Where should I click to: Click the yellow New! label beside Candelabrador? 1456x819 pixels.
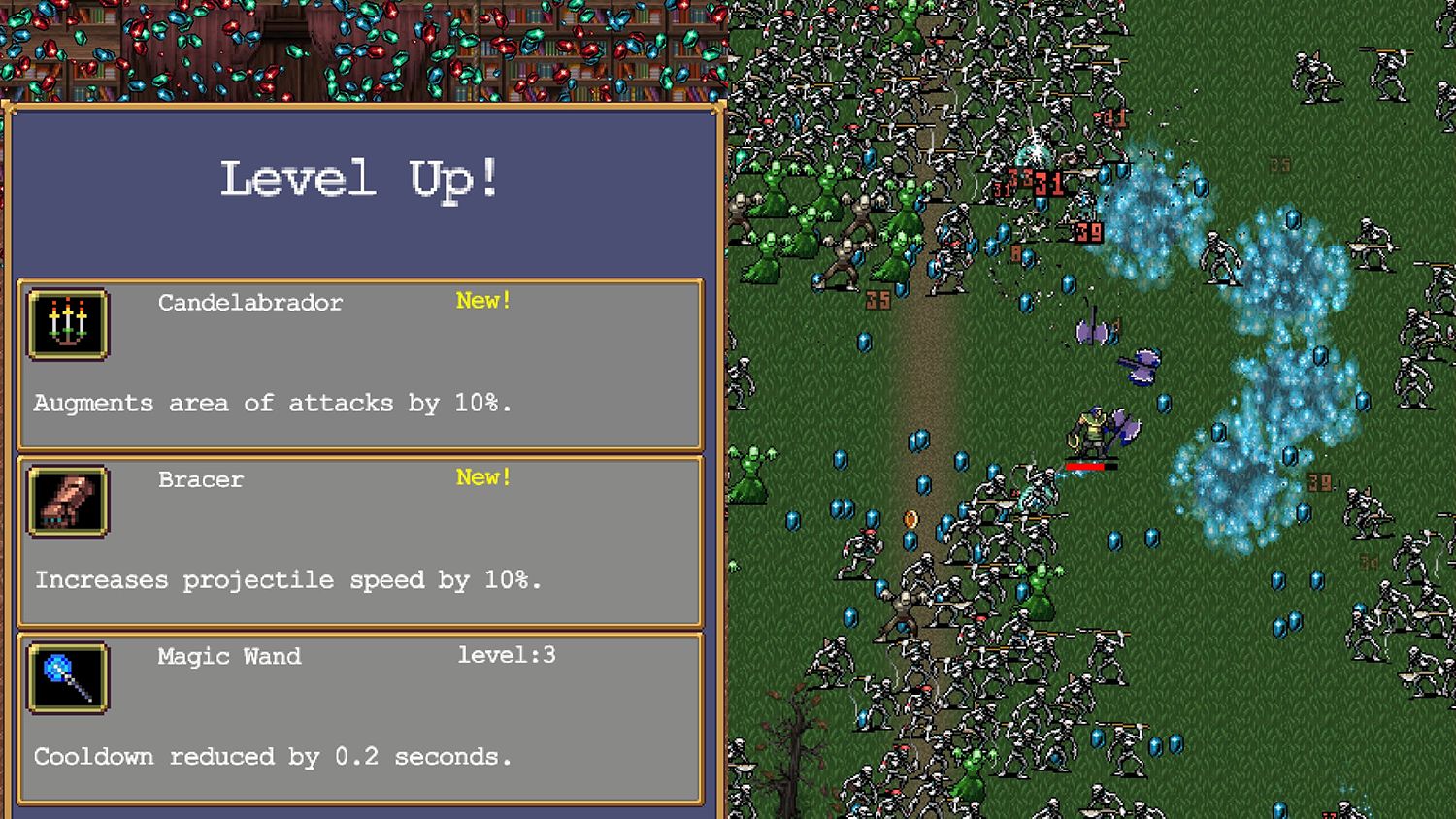(x=482, y=301)
